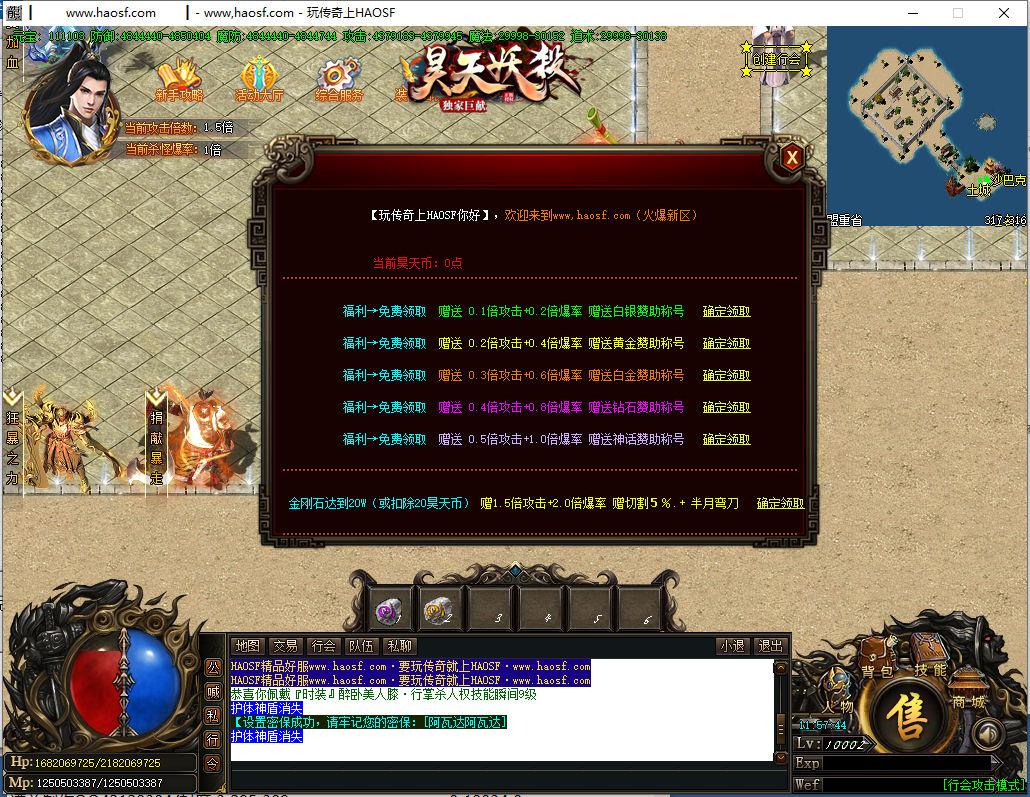Viewport: 1030px width, 797px height.
Task: Claim the 半月弯刀 reward via 确定领取
Action: [780, 504]
